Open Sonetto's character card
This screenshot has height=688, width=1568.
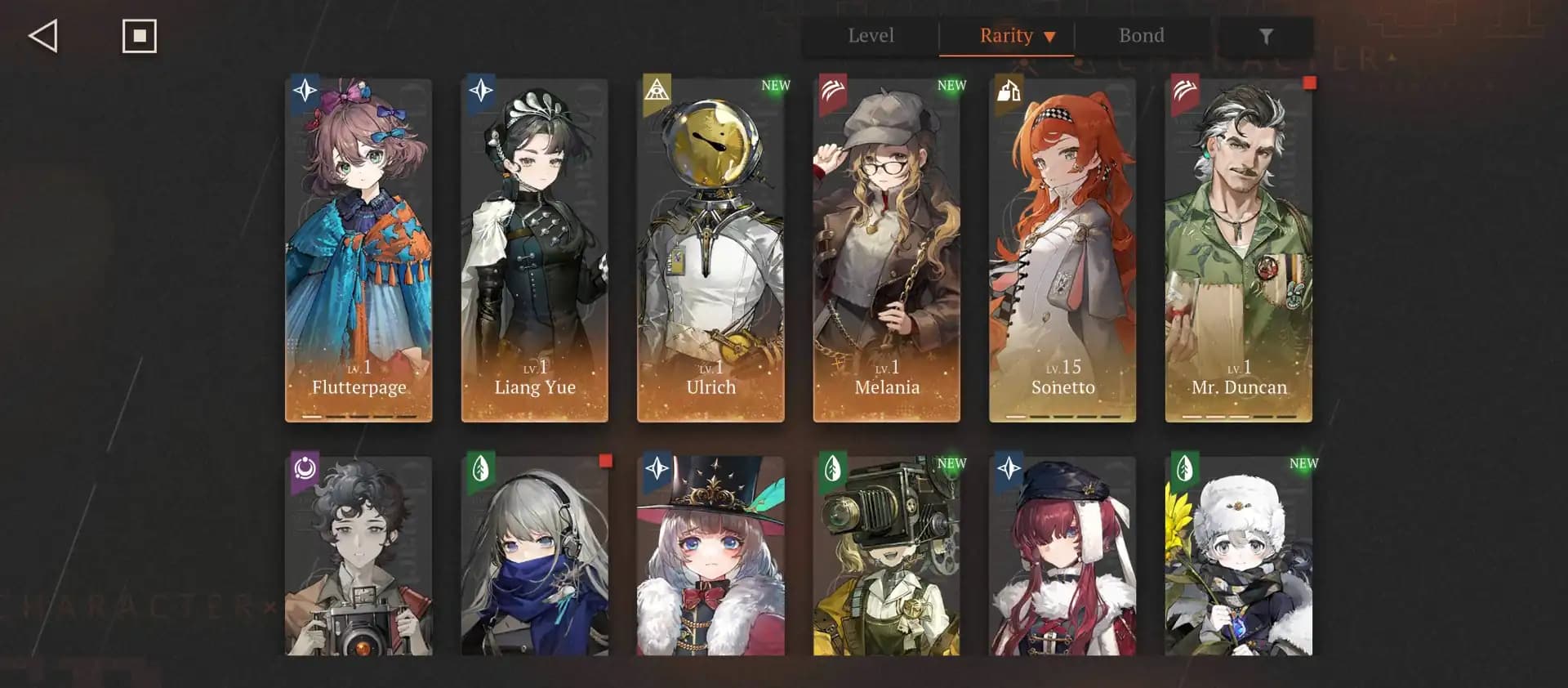coord(1062,245)
